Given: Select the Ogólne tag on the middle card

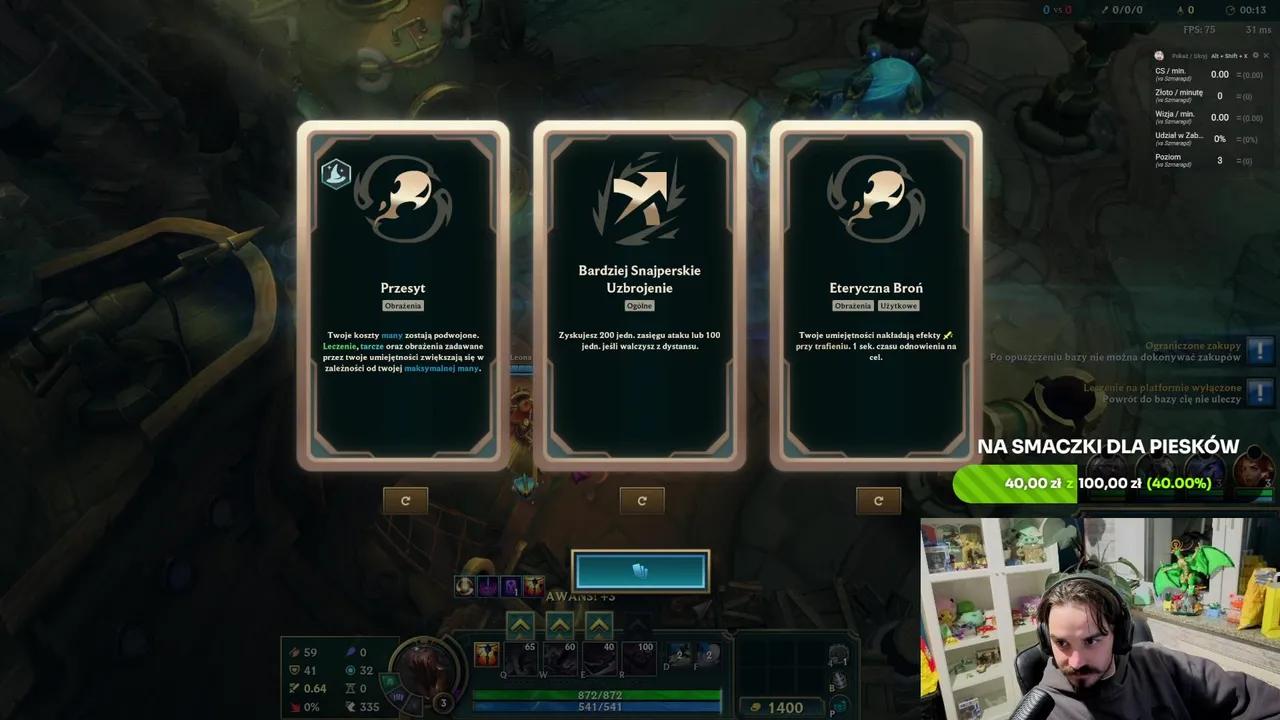Looking at the screenshot, I should 641,305.
